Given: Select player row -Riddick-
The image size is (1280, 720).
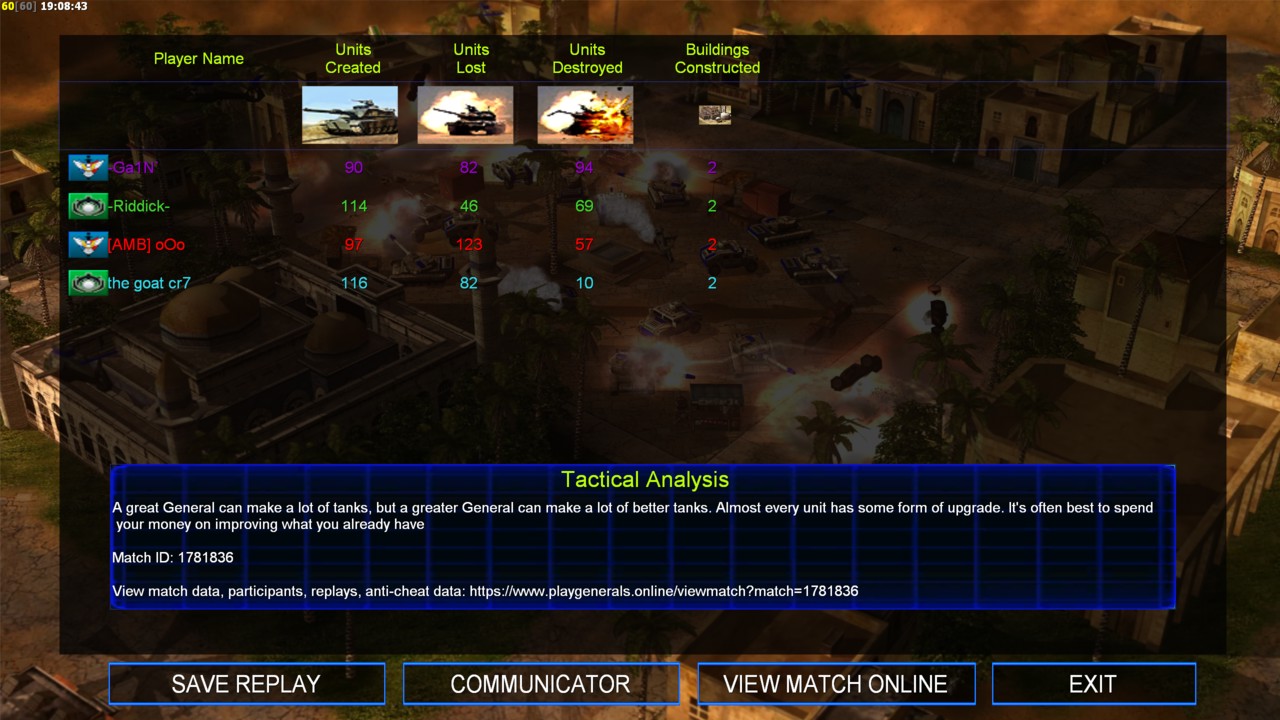Looking at the screenshot, I should pos(140,206).
